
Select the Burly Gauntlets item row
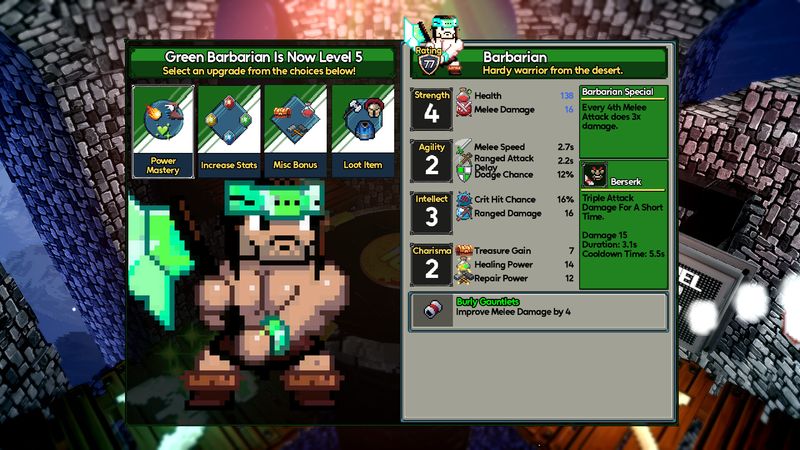click(538, 311)
